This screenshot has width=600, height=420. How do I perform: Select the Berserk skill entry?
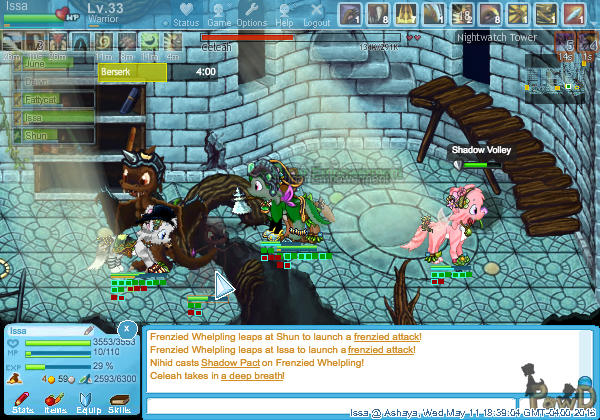pos(132,72)
